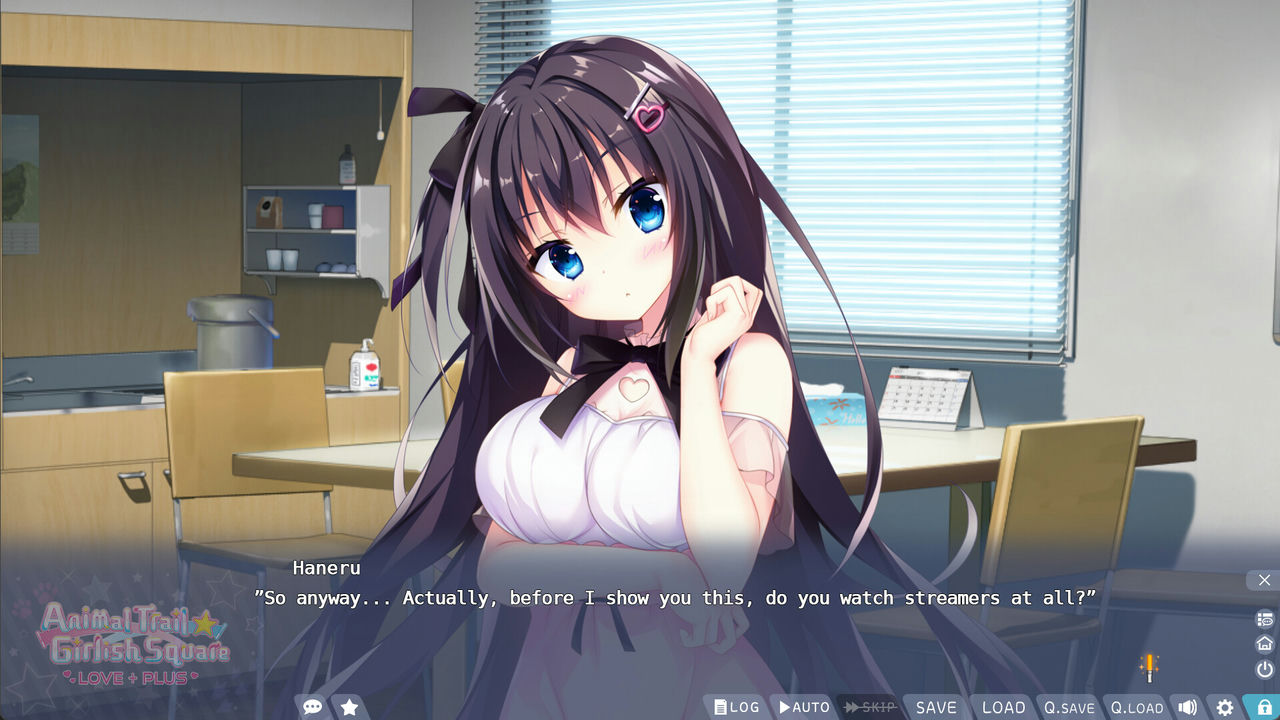This screenshot has height=720, width=1280.
Task: Open the voice replay speech bubble icon
Action: pos(312,706)
